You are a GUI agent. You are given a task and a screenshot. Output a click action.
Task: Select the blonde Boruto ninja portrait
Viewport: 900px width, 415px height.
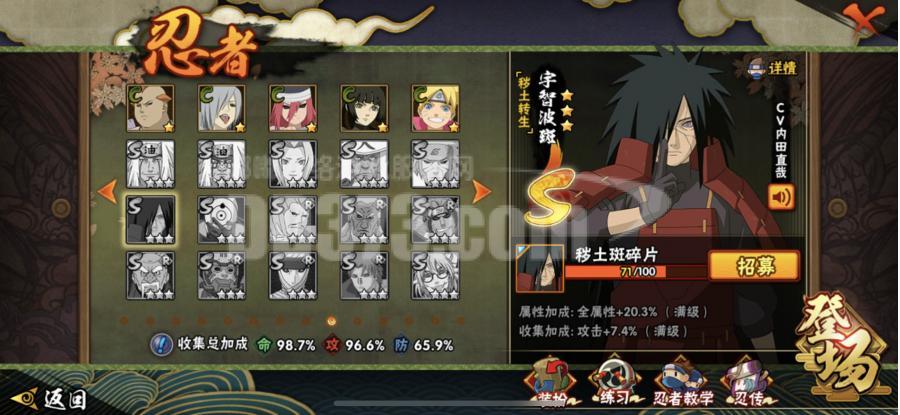point(435,109)
